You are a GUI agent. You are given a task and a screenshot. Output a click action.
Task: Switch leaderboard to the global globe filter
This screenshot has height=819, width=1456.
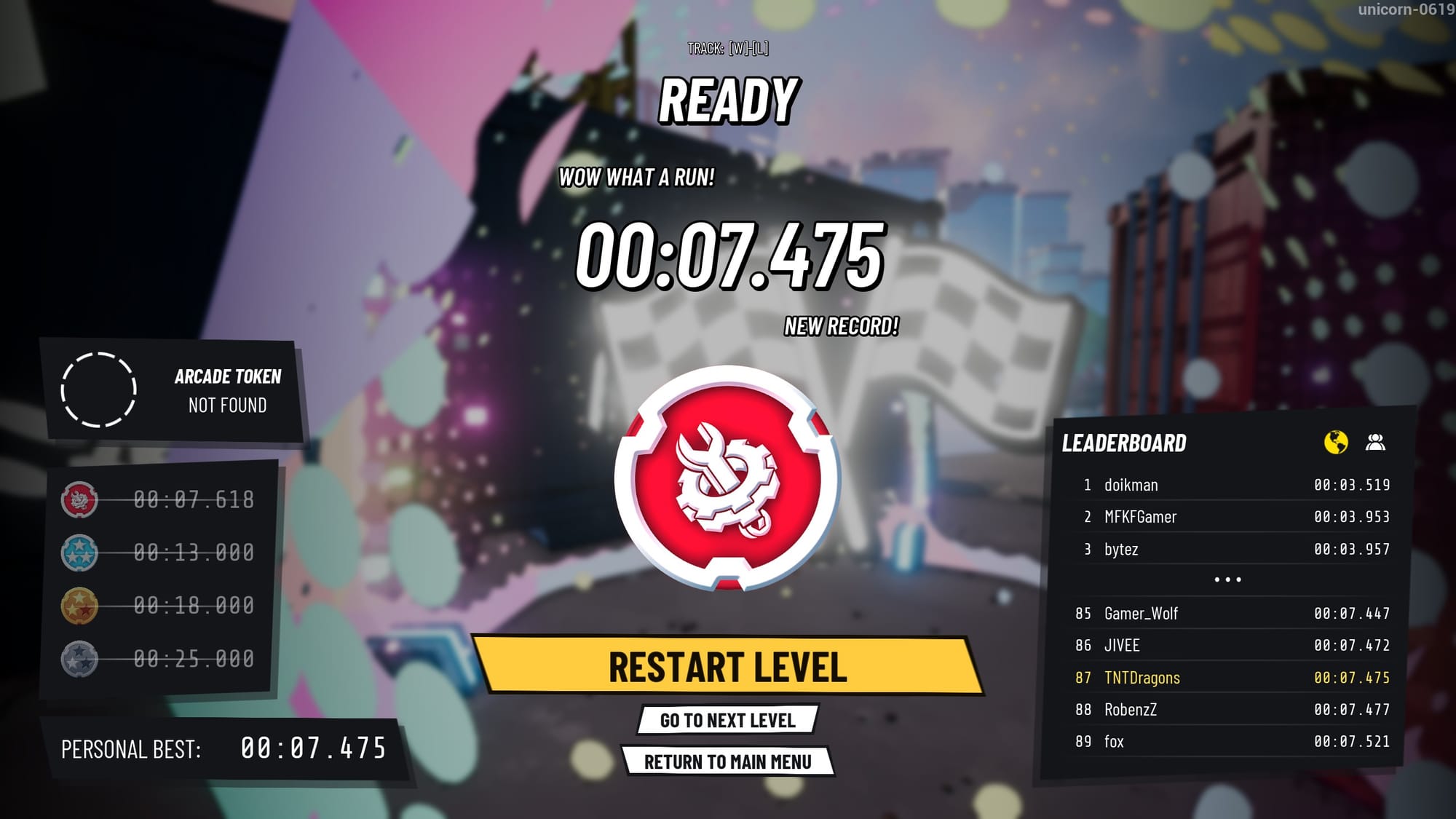[x=1335, y=442]
